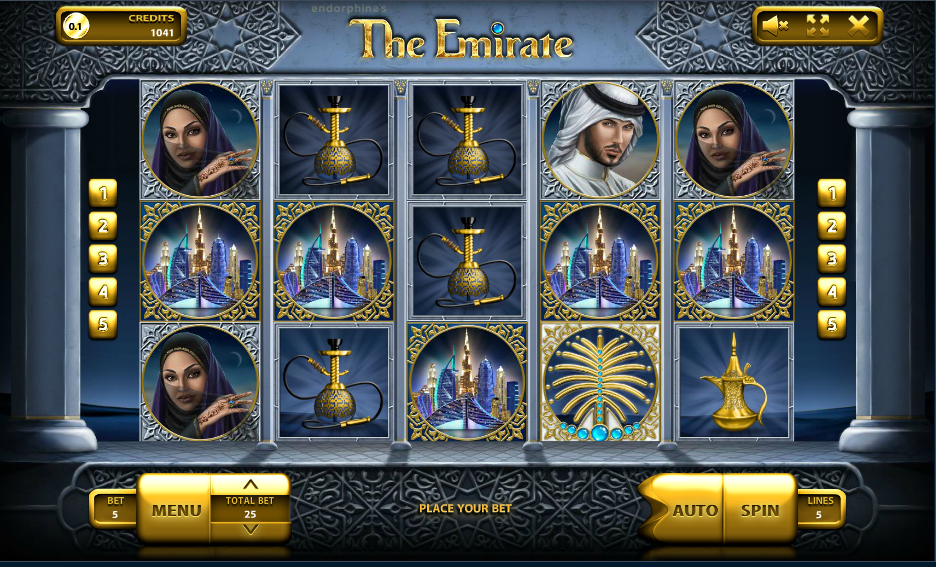Toggle the sound speaker icon

[774, 25]
